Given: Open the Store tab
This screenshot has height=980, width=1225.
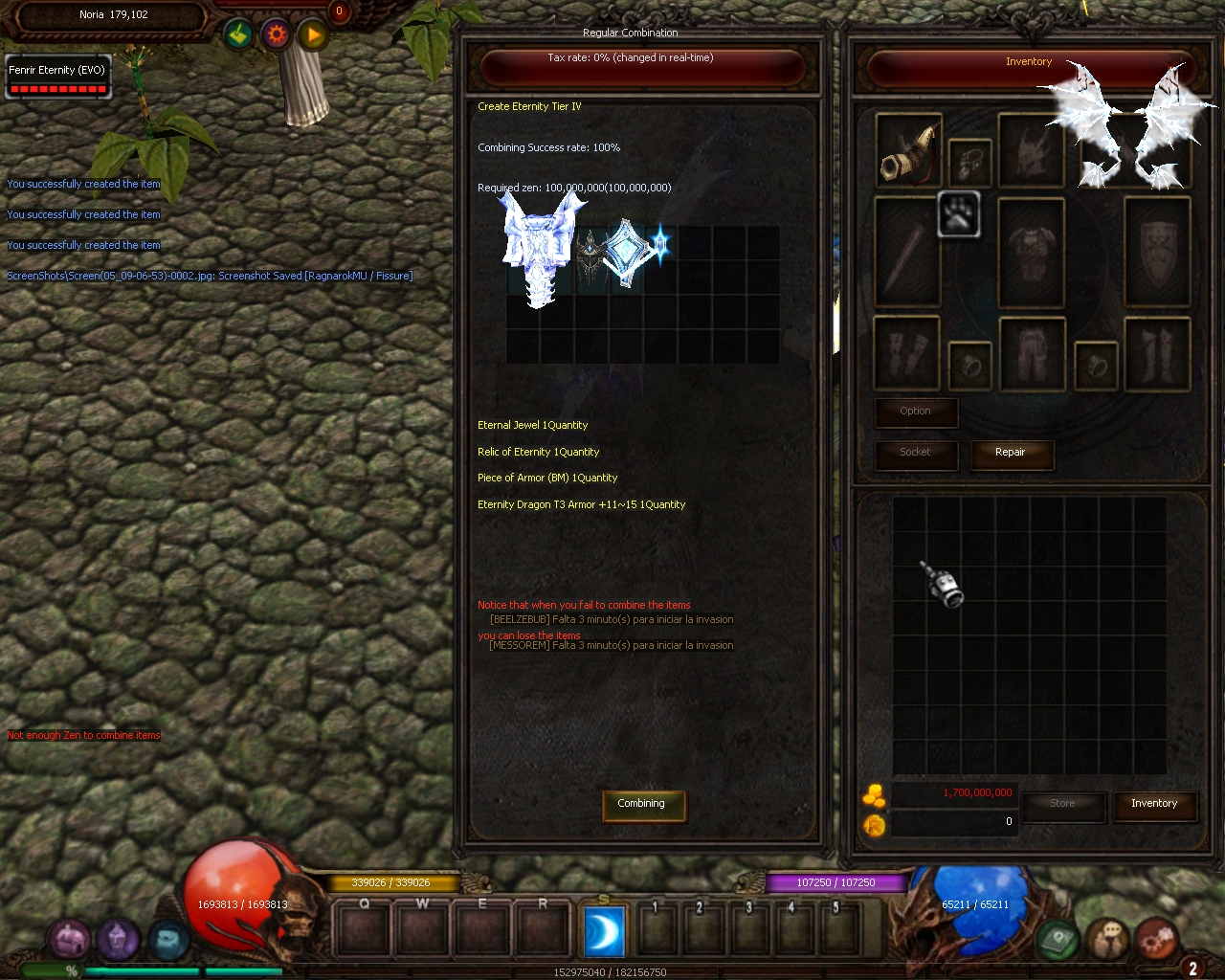Looking at the screenshot, I should click(x=1062, y=805).
